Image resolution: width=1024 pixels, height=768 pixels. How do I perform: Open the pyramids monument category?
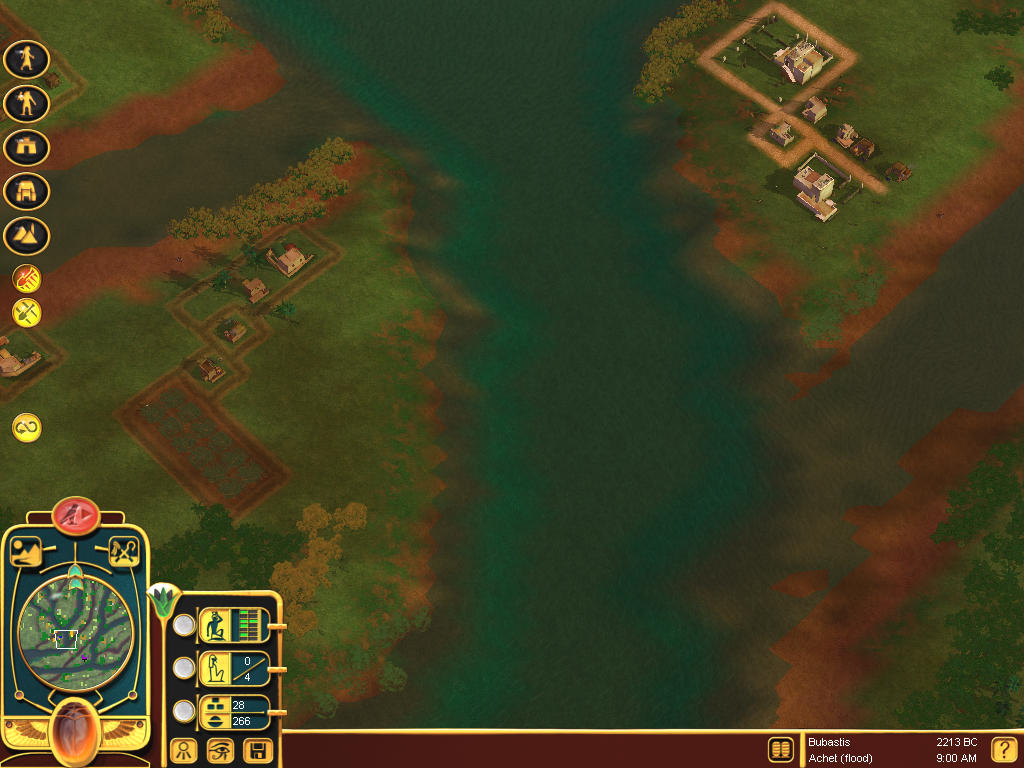27,236
